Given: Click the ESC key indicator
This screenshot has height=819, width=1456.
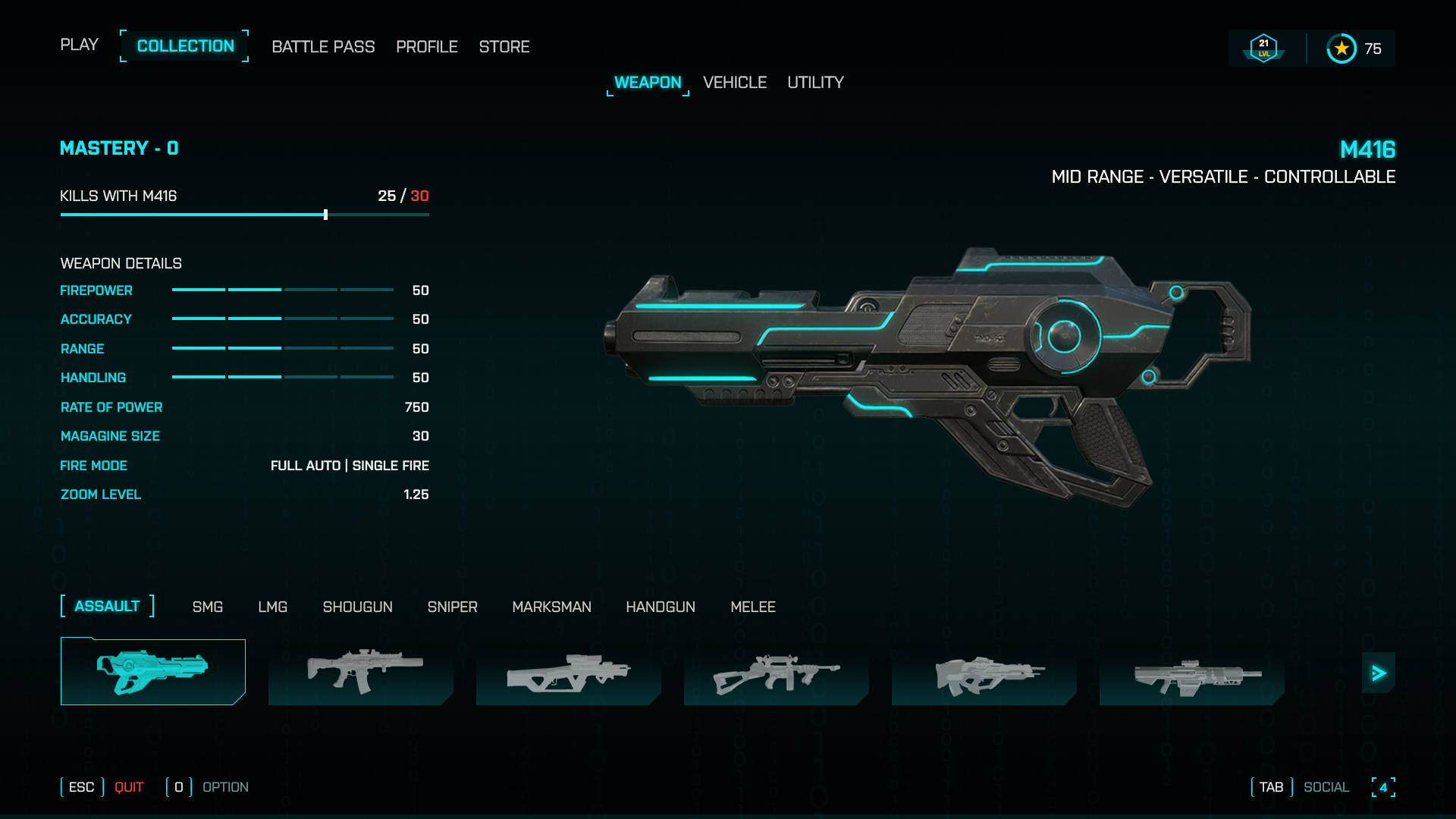Looking at the screenshot, I should pos(80,787).
